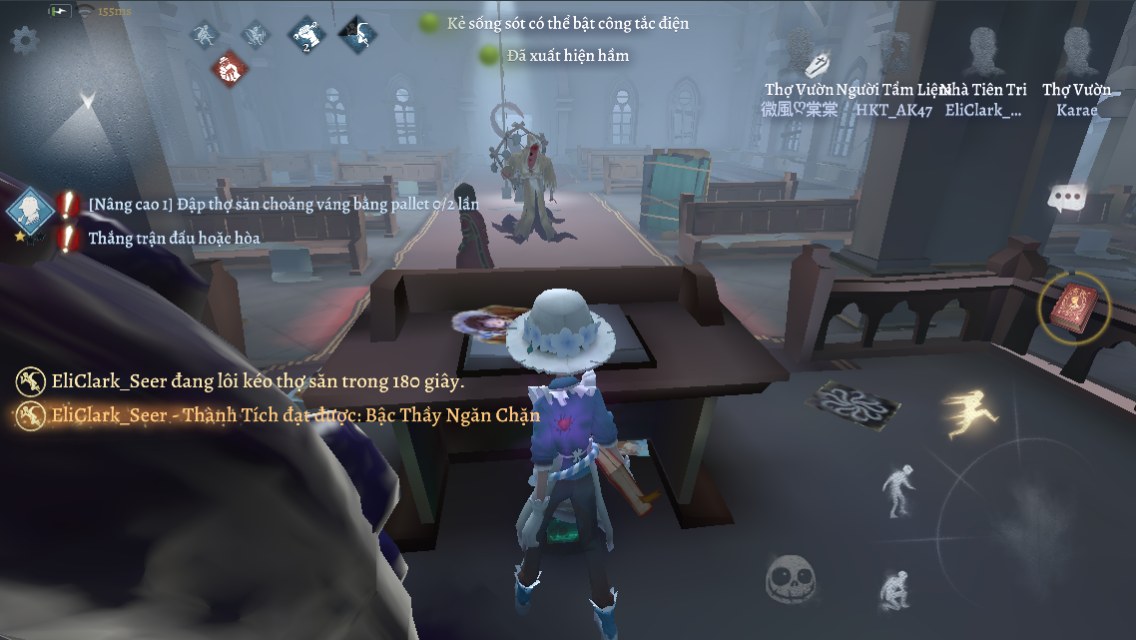Select teammate portrait of Karae
Image resolution: width=1136 pixels, height=640 pixels.
click(1077, 50)
